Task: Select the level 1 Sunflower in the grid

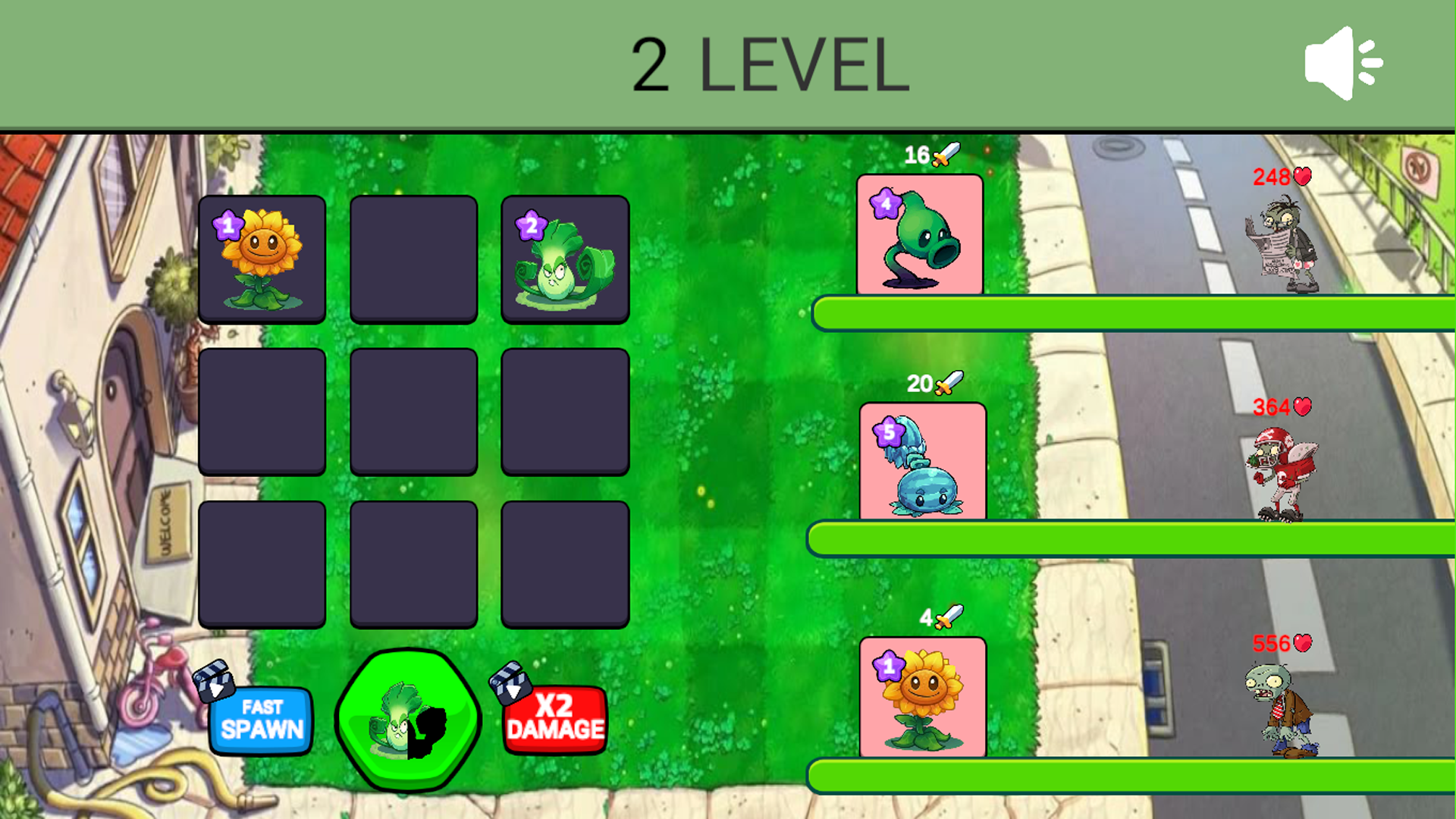Action: tap(262, 259)
